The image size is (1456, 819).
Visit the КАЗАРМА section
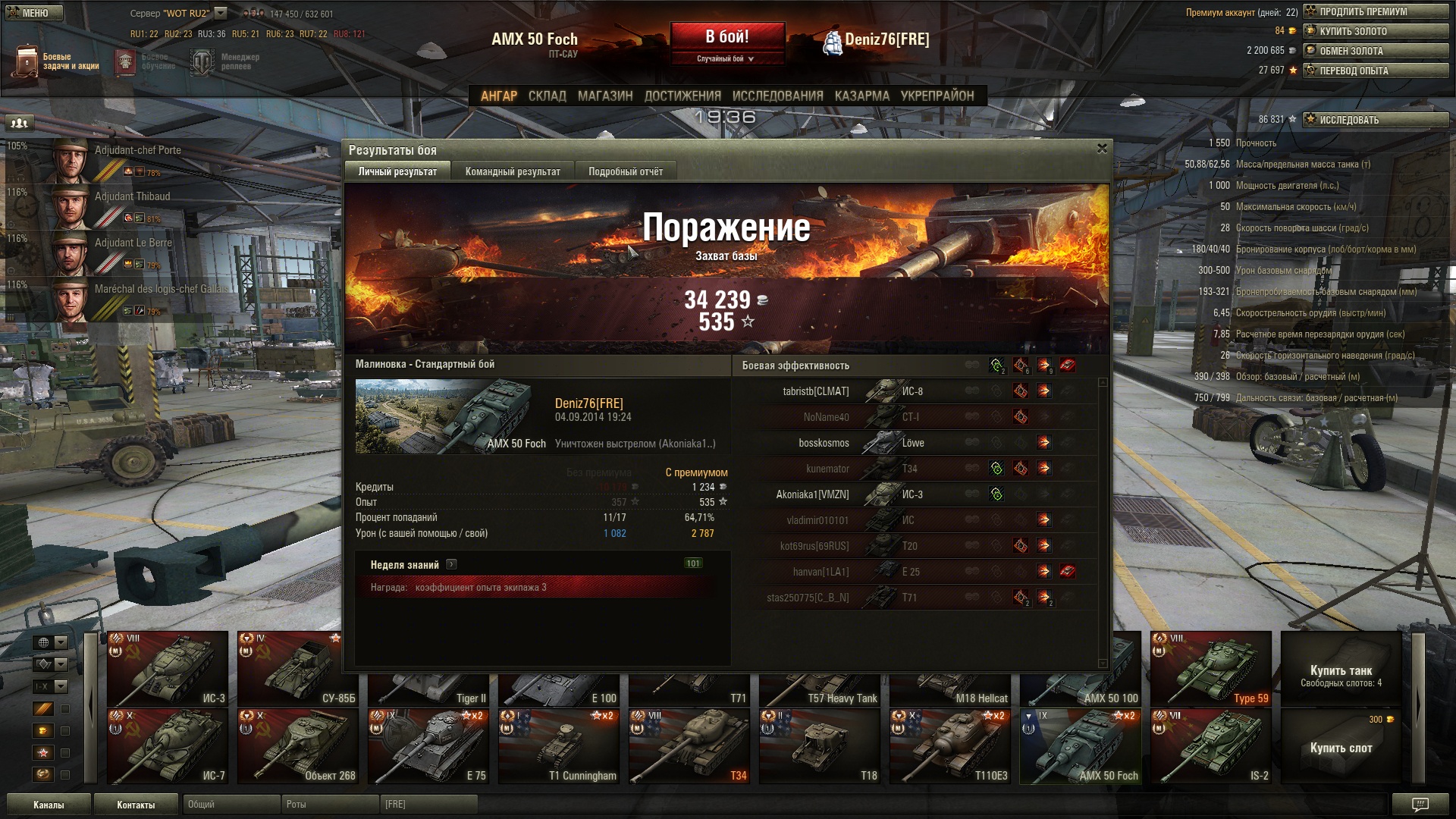tap(861, 96)
